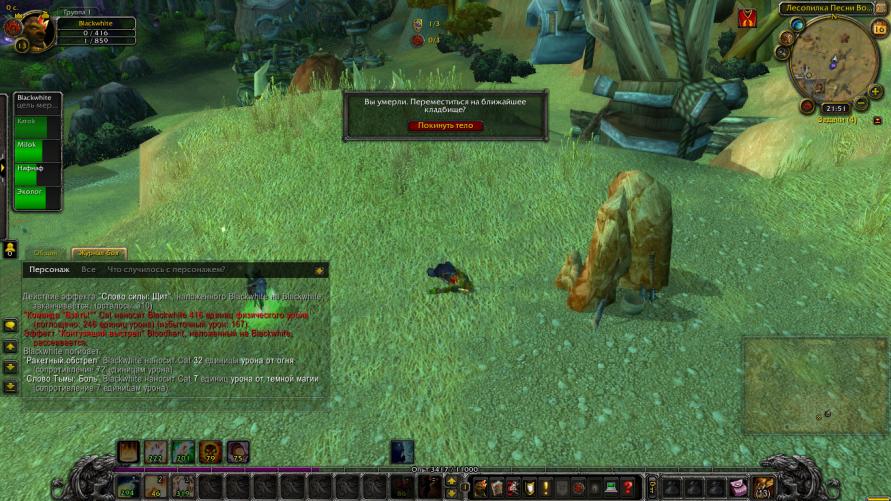Screen dimensions: 891x501
Task: Click the clock showing 21:51
Action: tap(836, 108)
